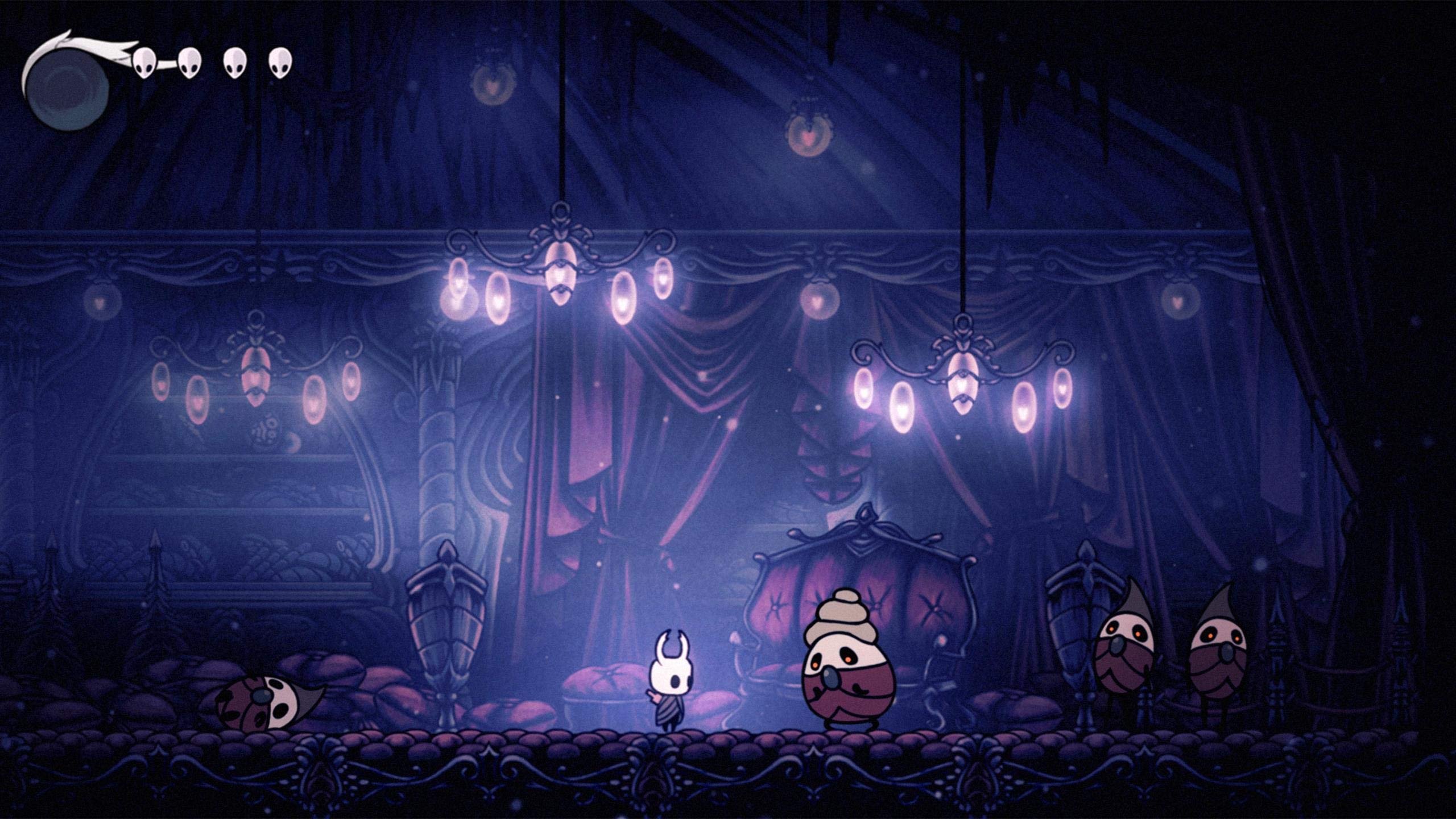Click the round heart lamp hanging from the ceiling
1456x819 pixels.
tap(809, 134)
